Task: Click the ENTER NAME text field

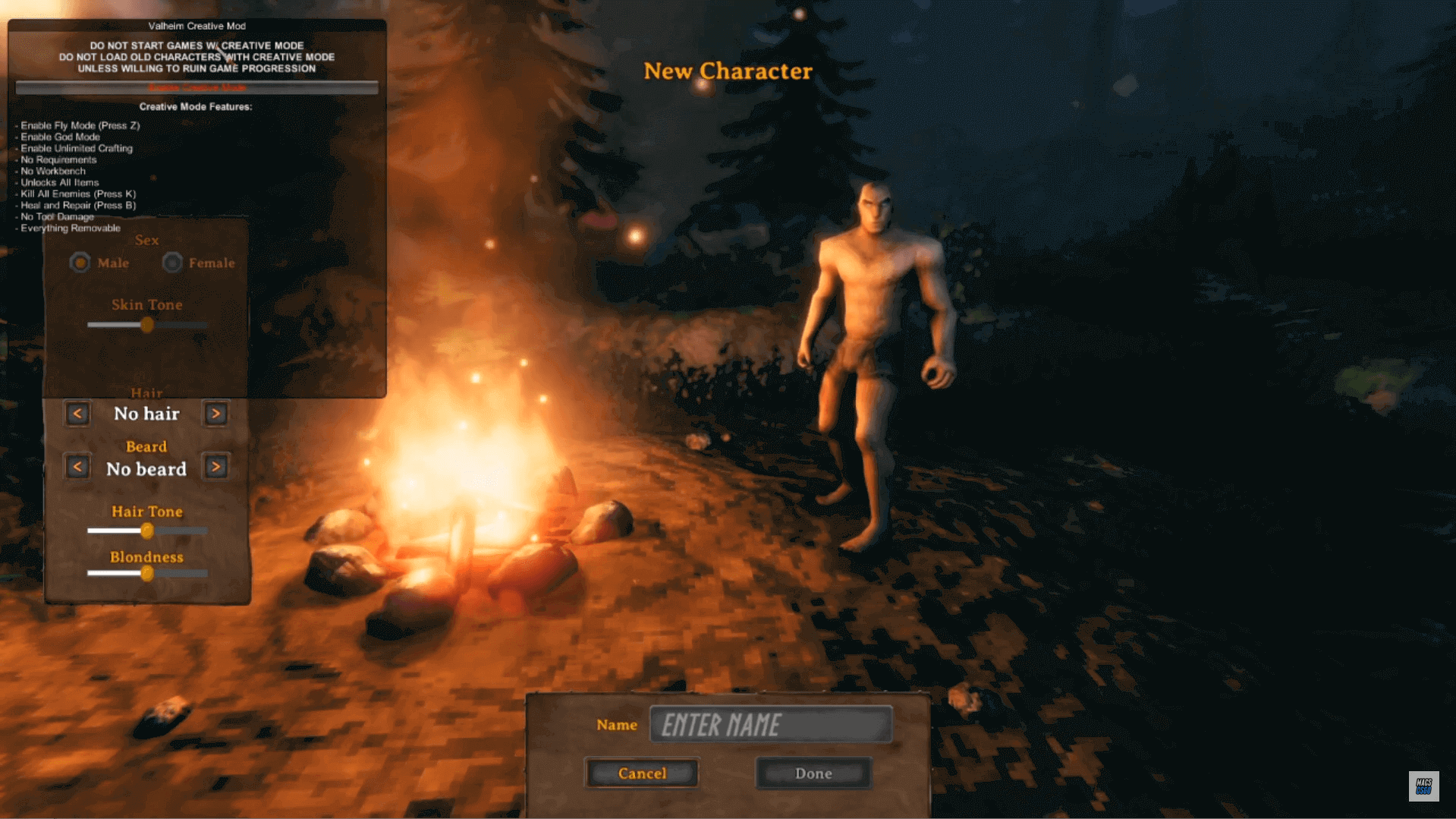Action: (x=772, y=725)
